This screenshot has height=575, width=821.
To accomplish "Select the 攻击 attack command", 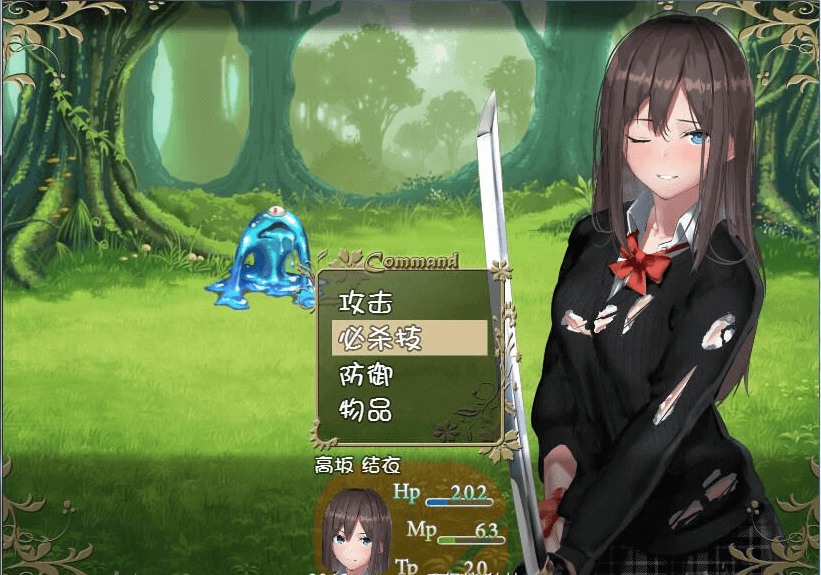I will (366, 301).
